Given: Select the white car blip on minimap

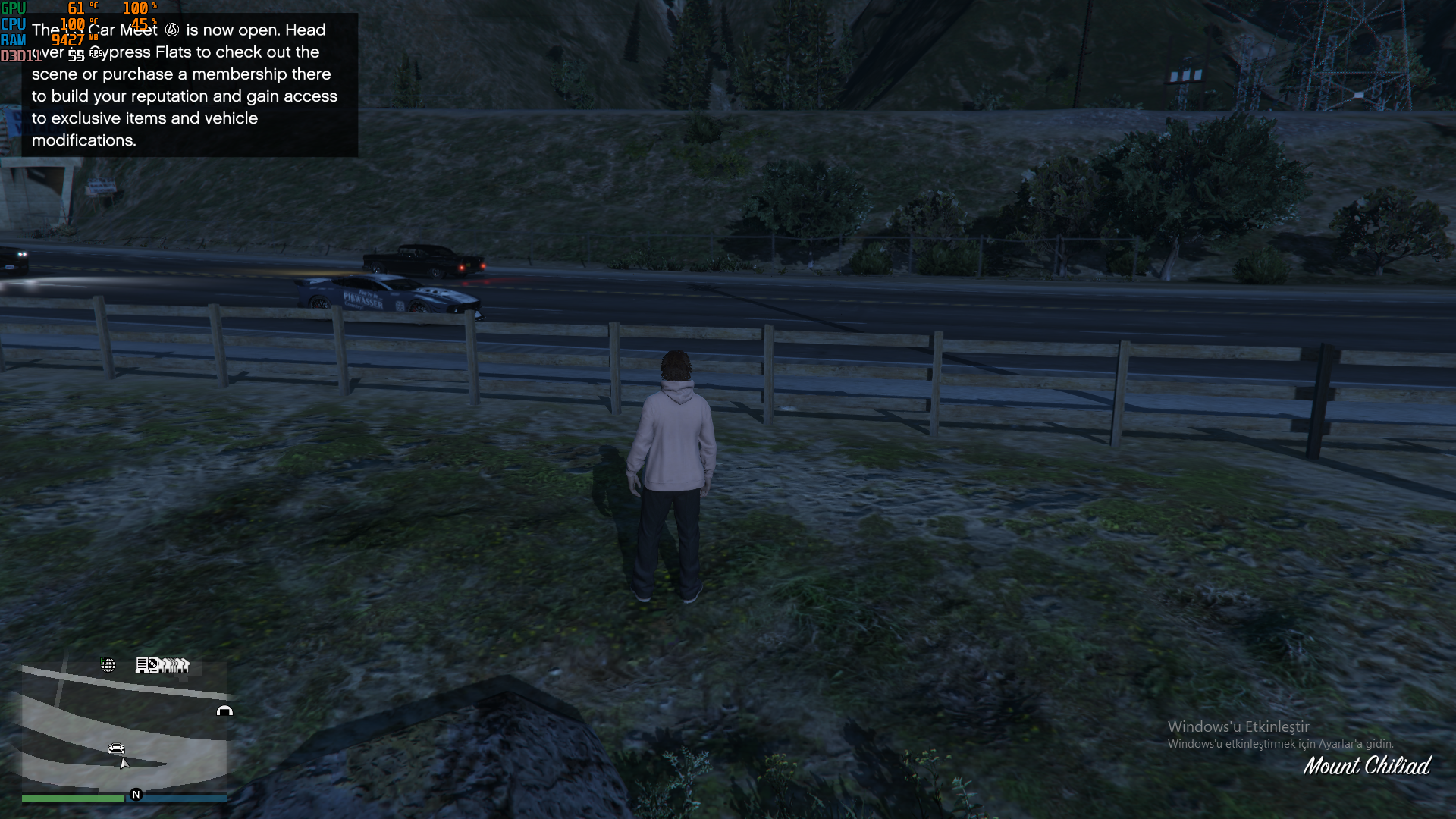Looking at the screenshot, I should click(116, 748).
